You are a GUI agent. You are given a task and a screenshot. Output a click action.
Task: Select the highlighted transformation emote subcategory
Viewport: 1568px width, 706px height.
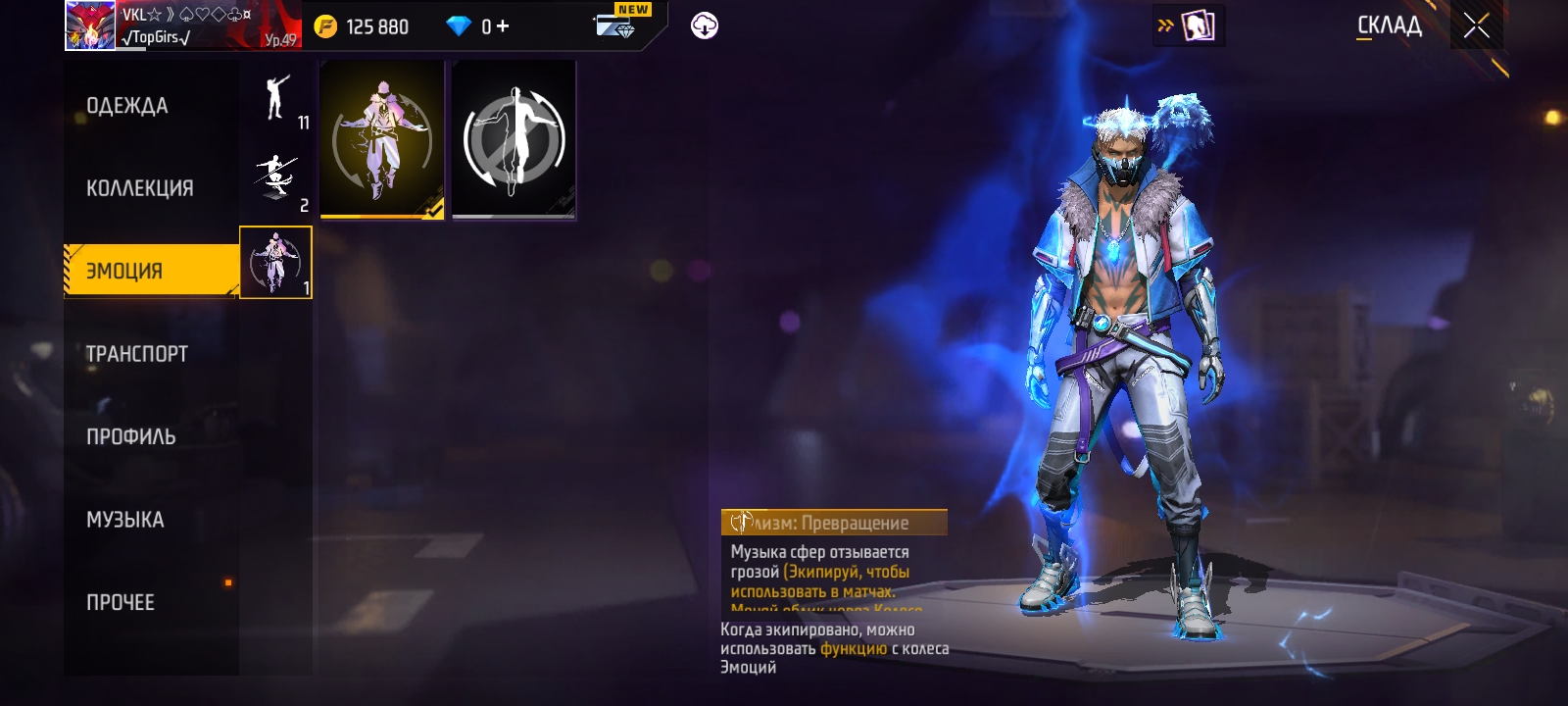point(276,263)
